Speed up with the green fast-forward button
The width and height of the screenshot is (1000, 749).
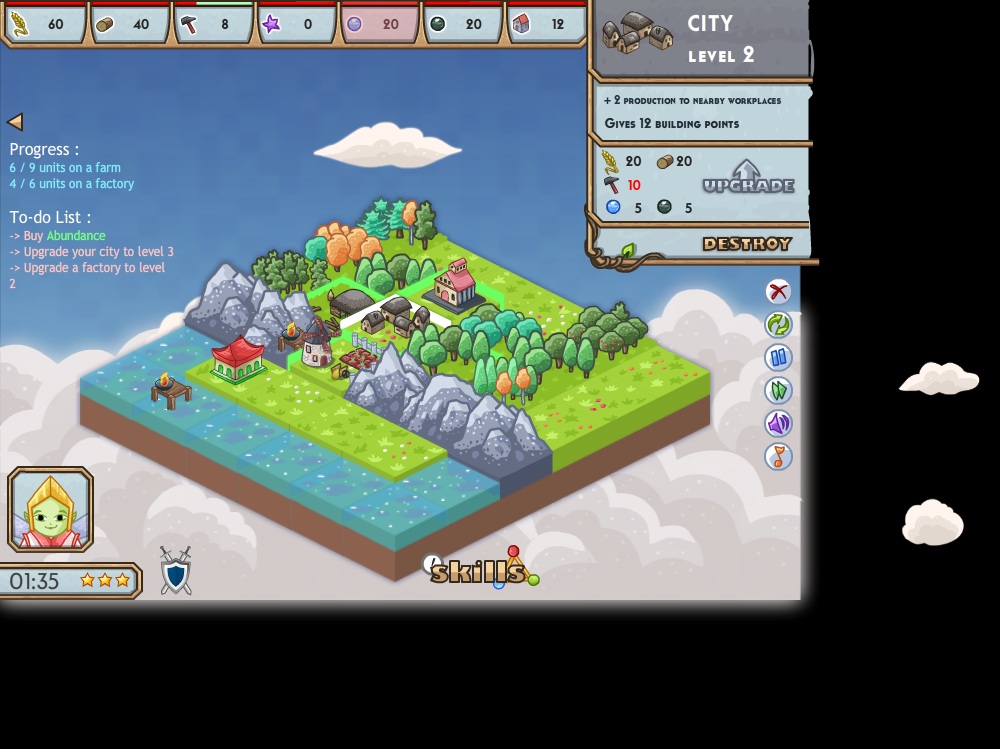[778, 390]
